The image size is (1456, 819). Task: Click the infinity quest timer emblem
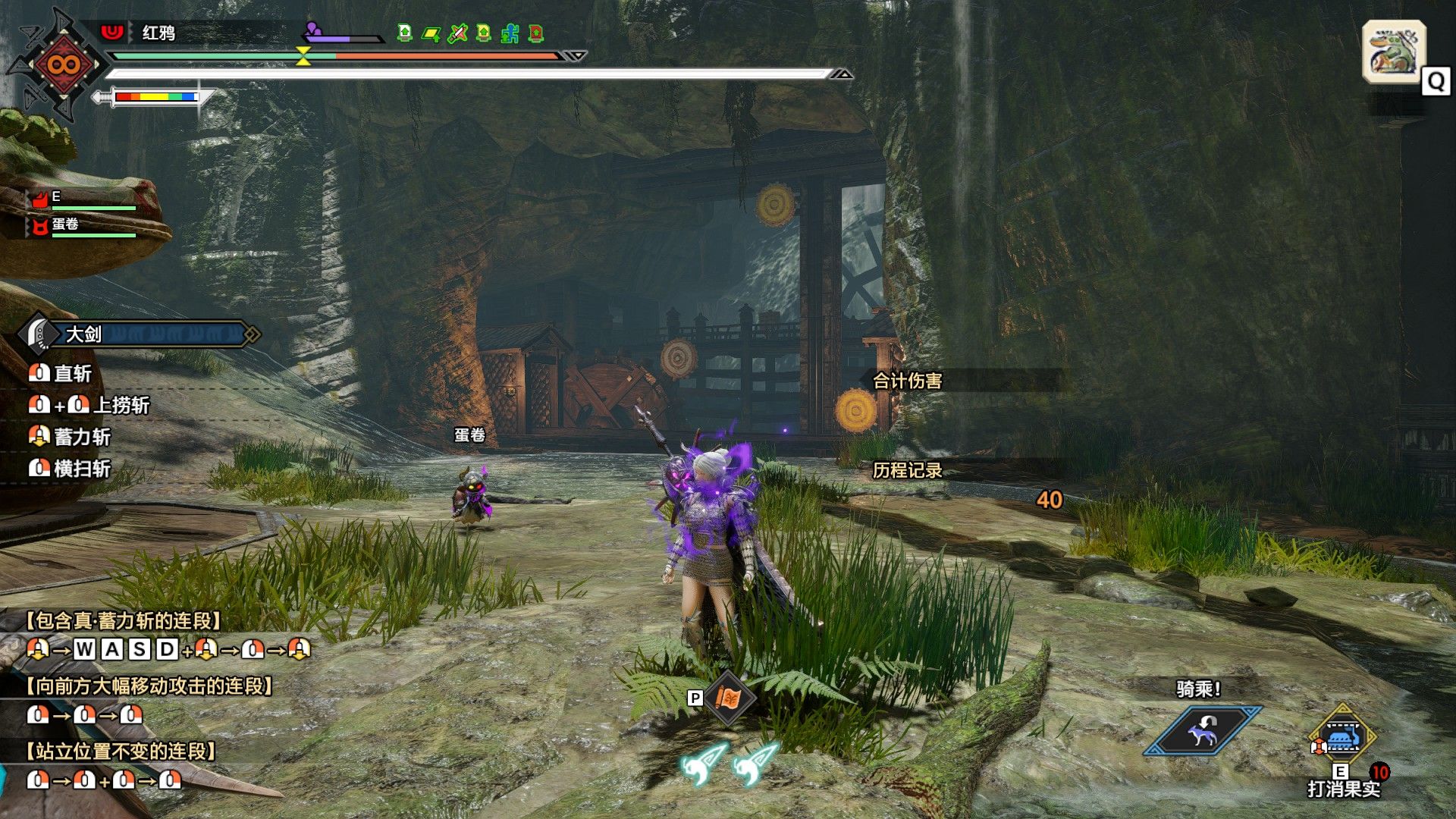point(63,64)
